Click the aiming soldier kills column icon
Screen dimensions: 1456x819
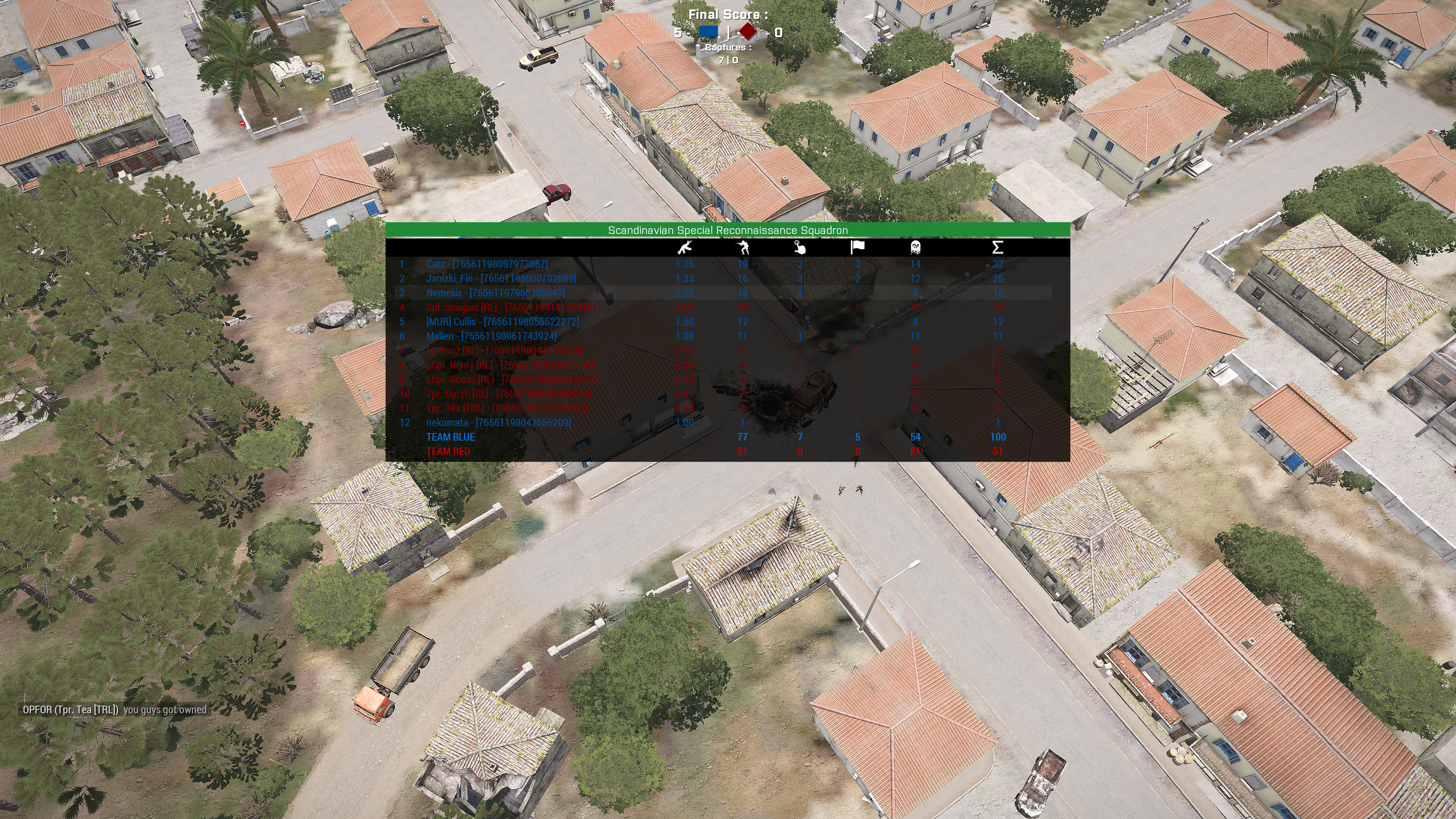743,247
